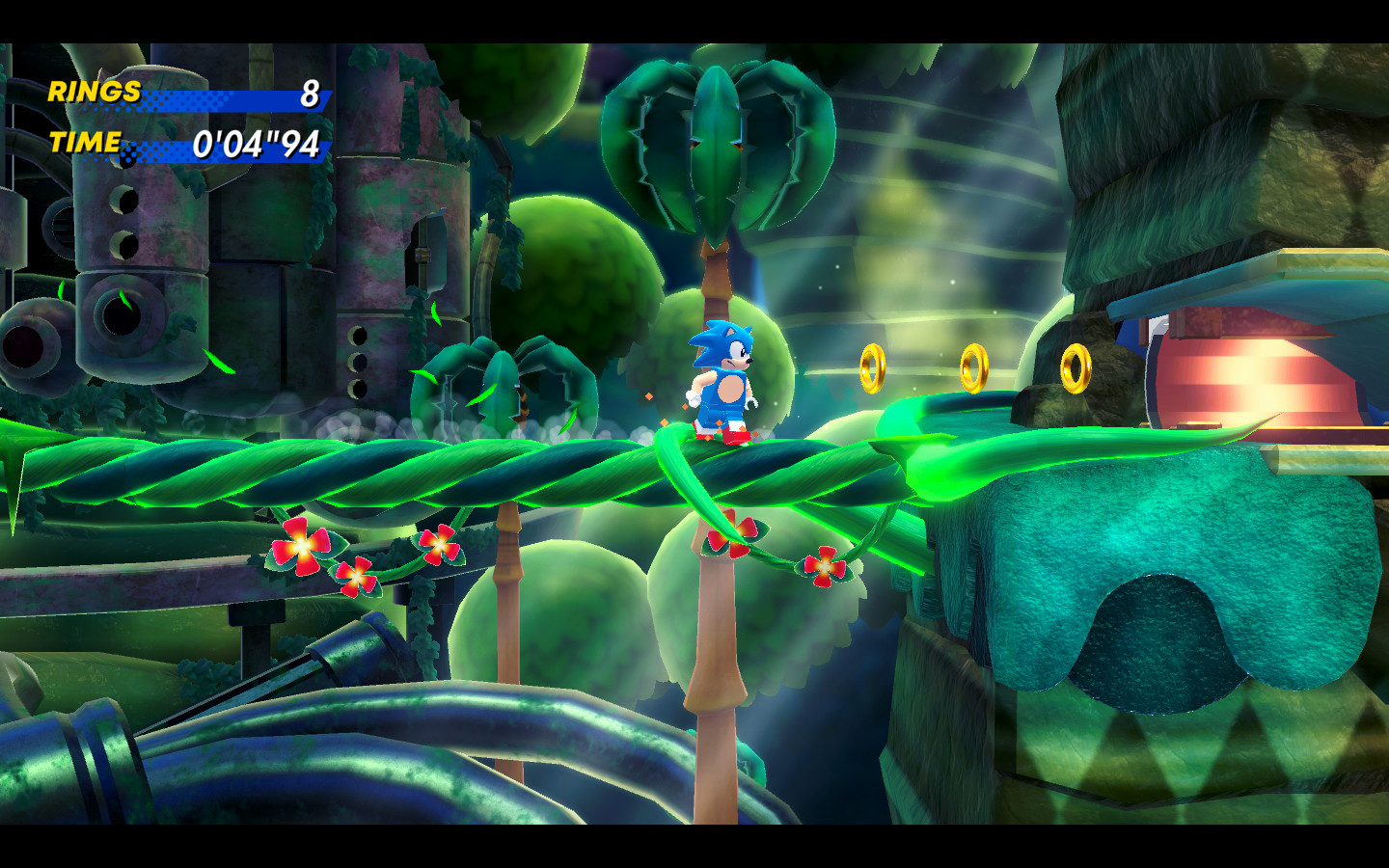Click the RINGS counter label

92,94
